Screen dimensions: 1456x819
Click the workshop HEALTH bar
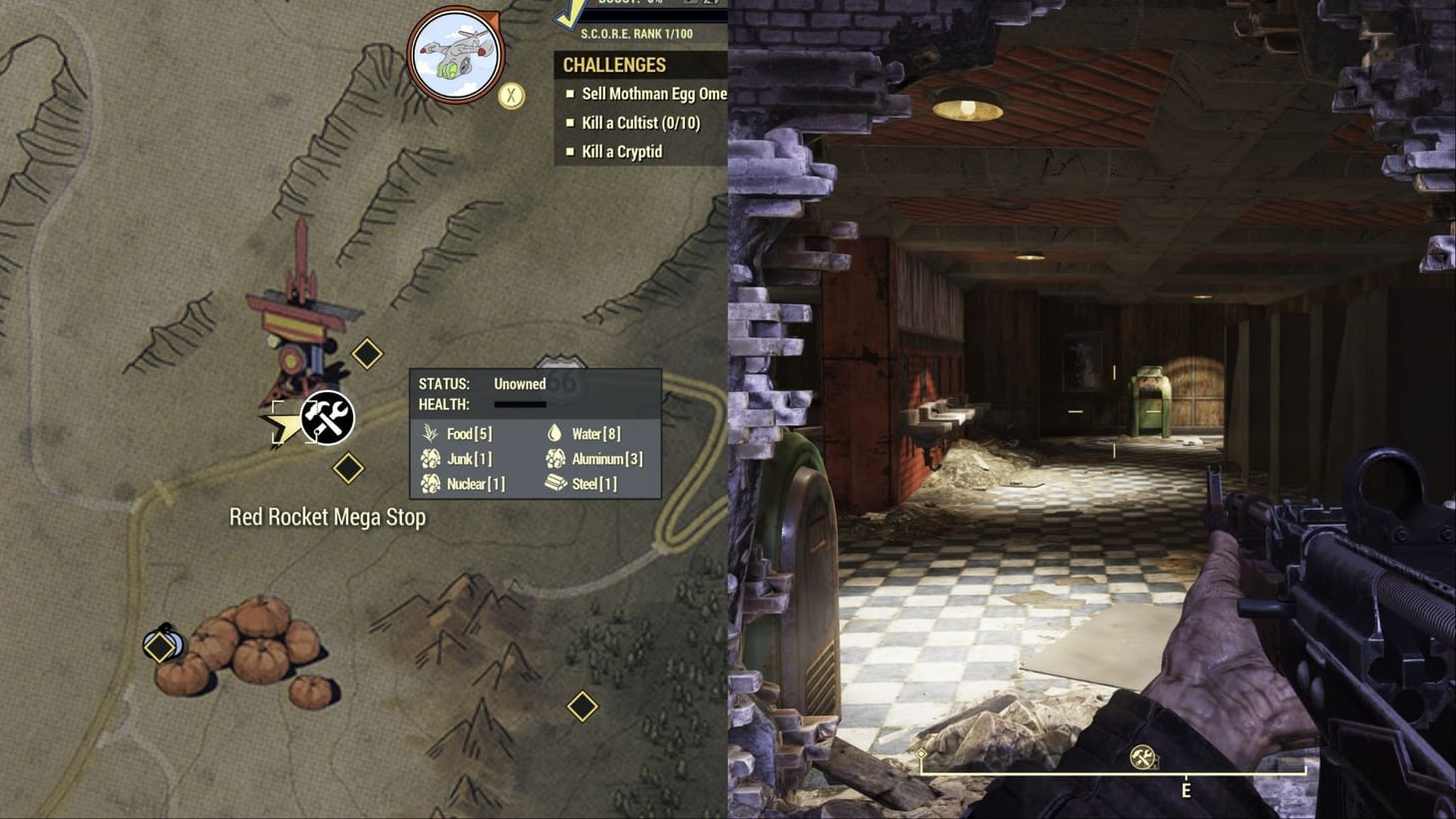coord(519,404)
